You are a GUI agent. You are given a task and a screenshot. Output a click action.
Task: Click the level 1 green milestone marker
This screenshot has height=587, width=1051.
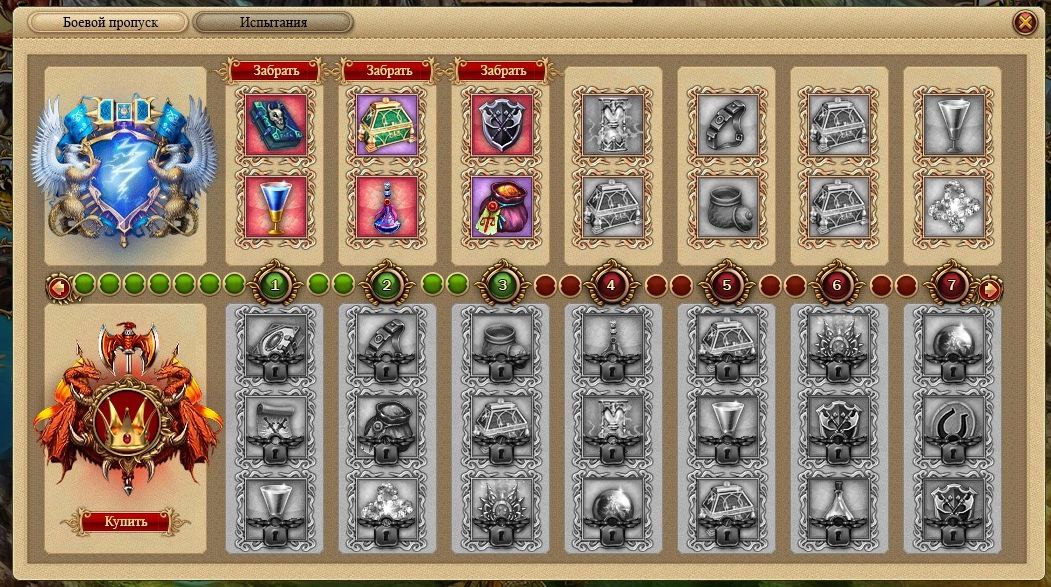click(x=274, y=286)
